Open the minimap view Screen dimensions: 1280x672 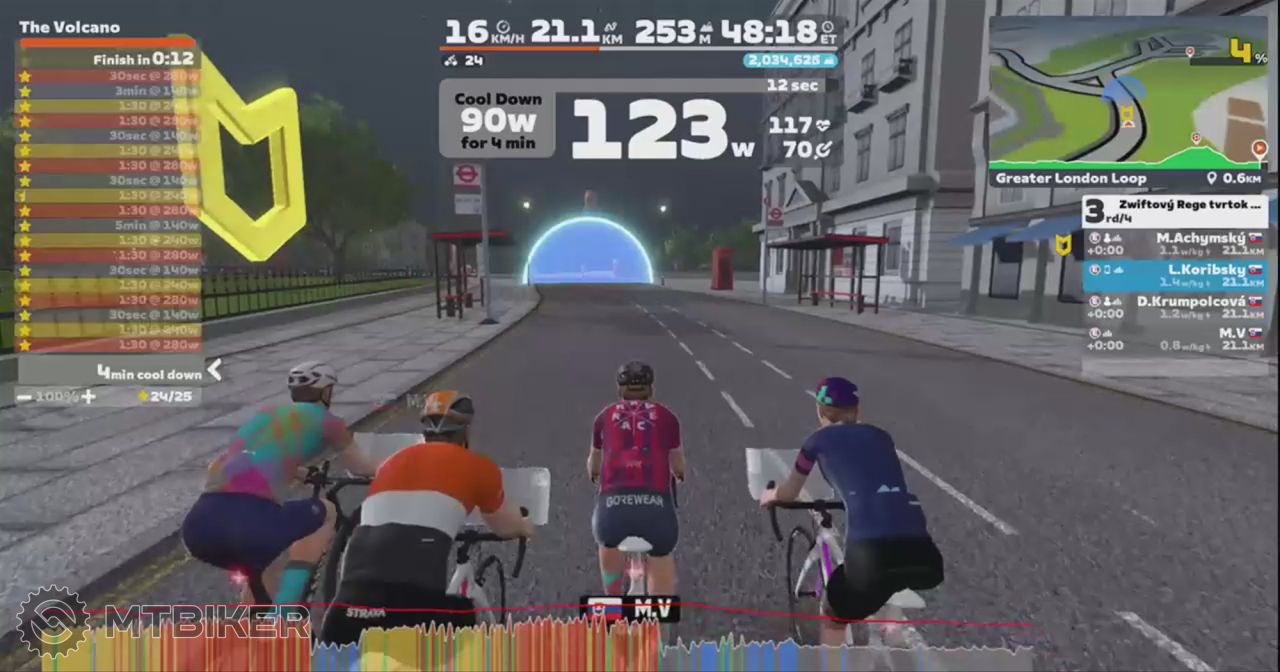click(x=1127, y=95)
